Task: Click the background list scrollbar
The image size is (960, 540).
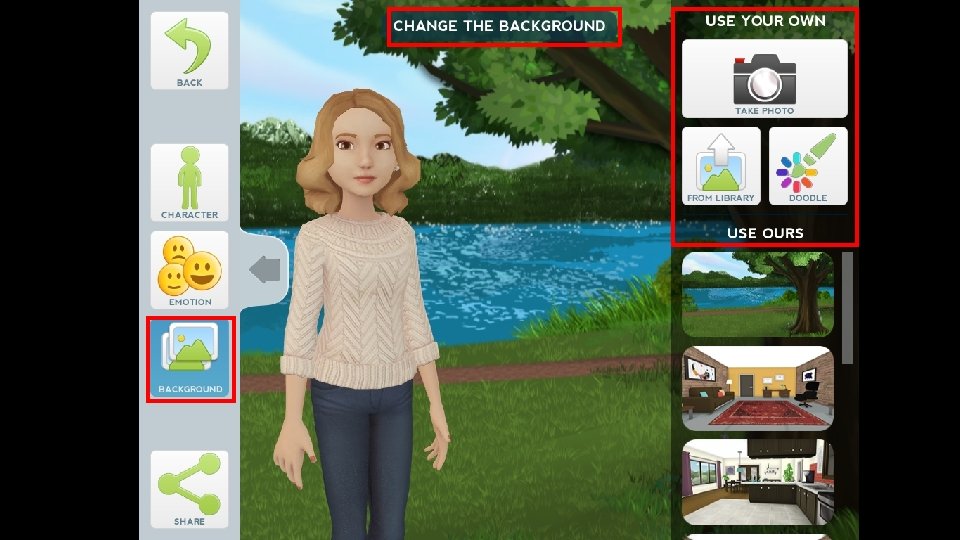Action: coord(848,307)
